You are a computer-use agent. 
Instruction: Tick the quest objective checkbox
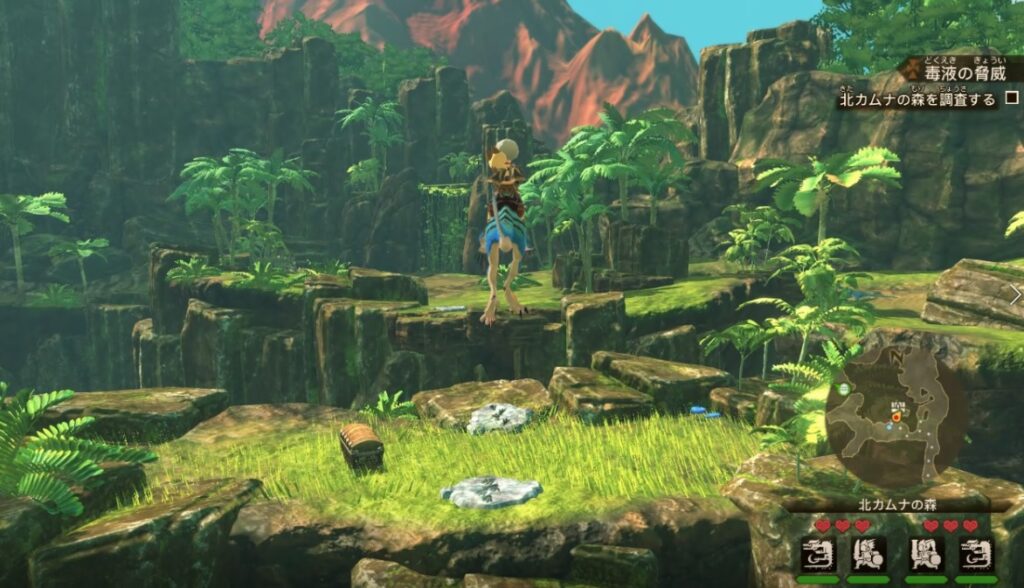pos(1011,98)
